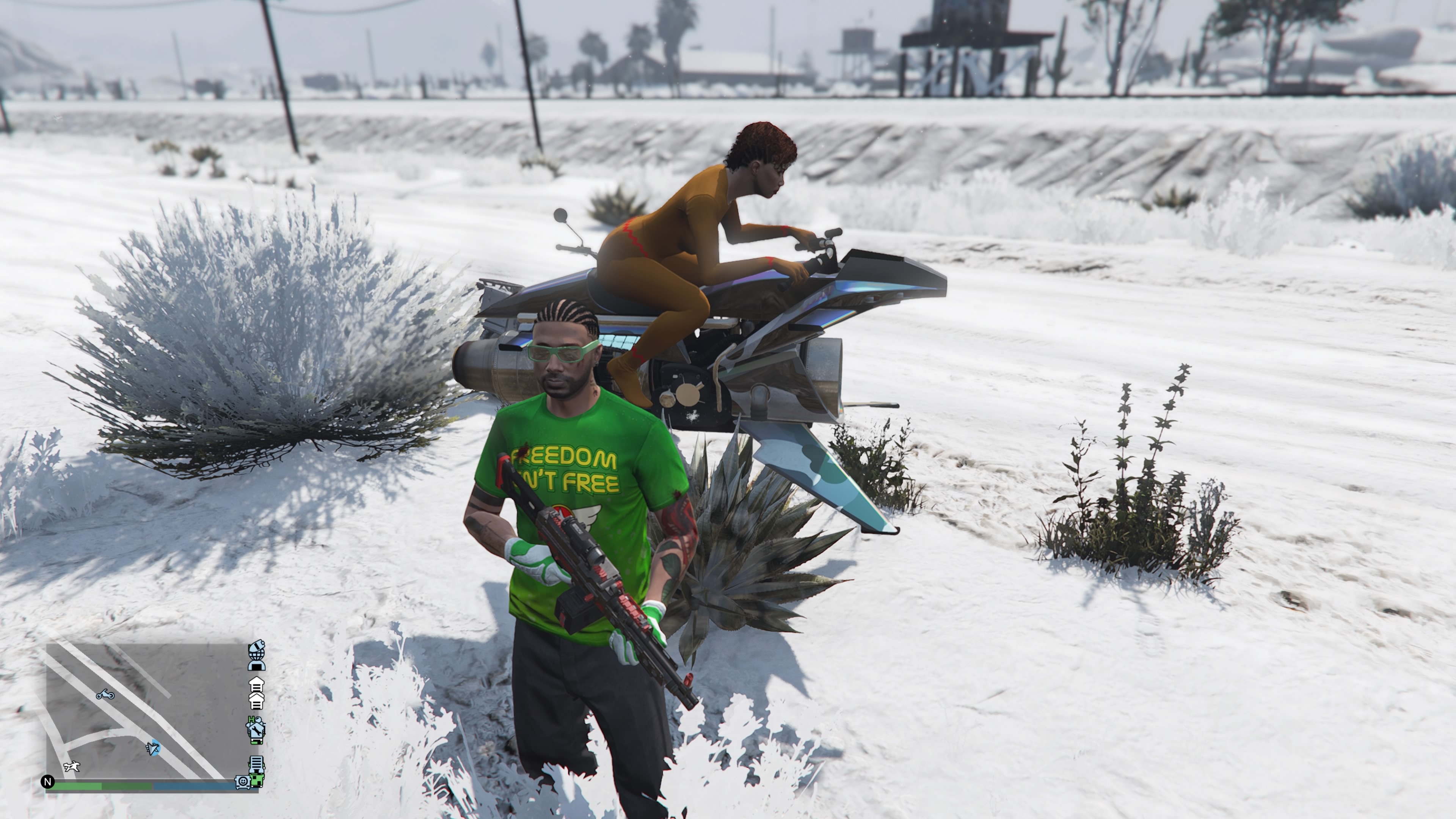Select the motorcycle blip on the minimap
1456x819 pixels.
click(x=105, y=694)
